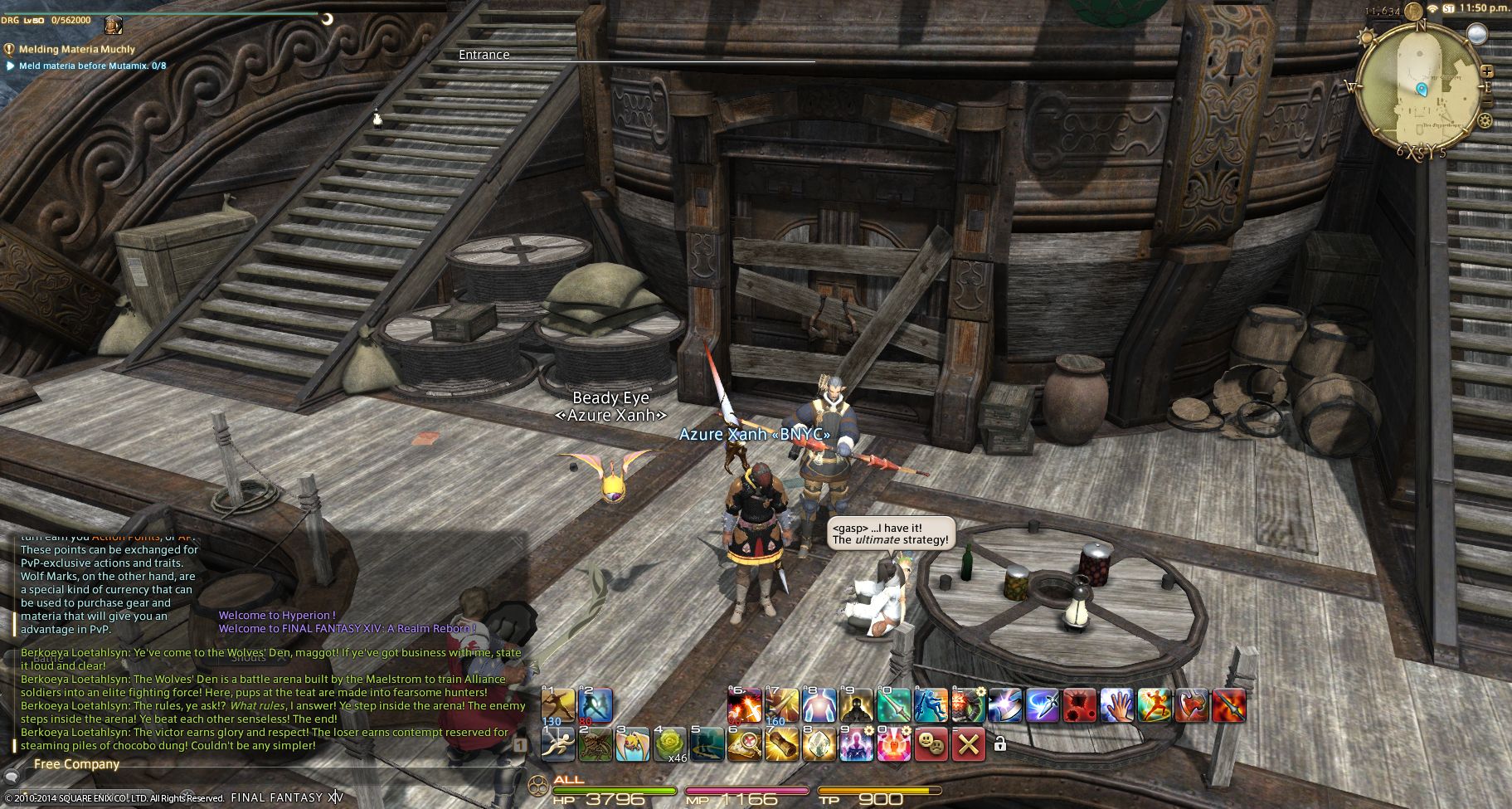Activate the open hand ability icon
This screenshot has height=809, width=1512.
point(1116,704)
